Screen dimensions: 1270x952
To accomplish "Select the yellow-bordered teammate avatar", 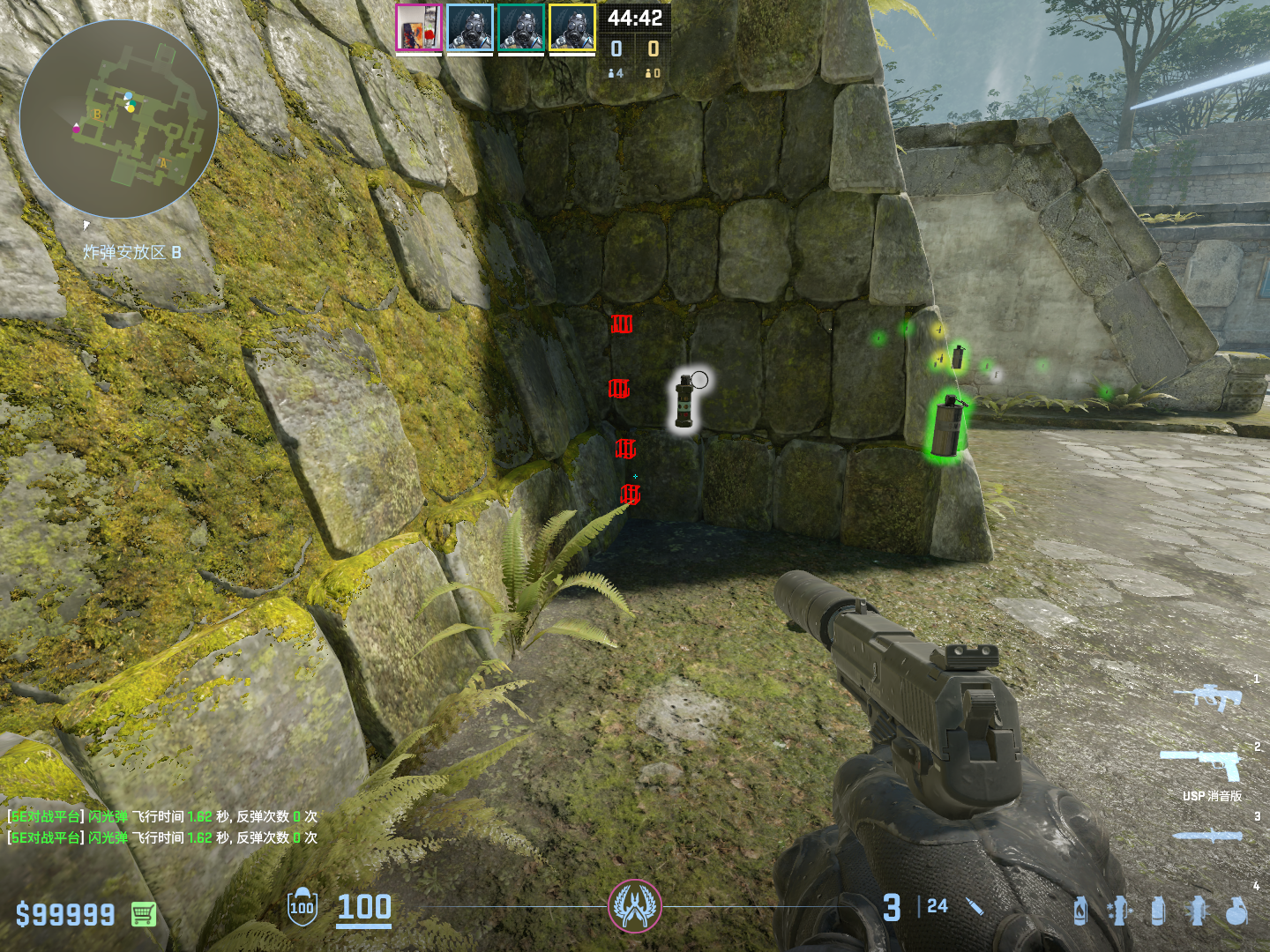I will [572, 27].
